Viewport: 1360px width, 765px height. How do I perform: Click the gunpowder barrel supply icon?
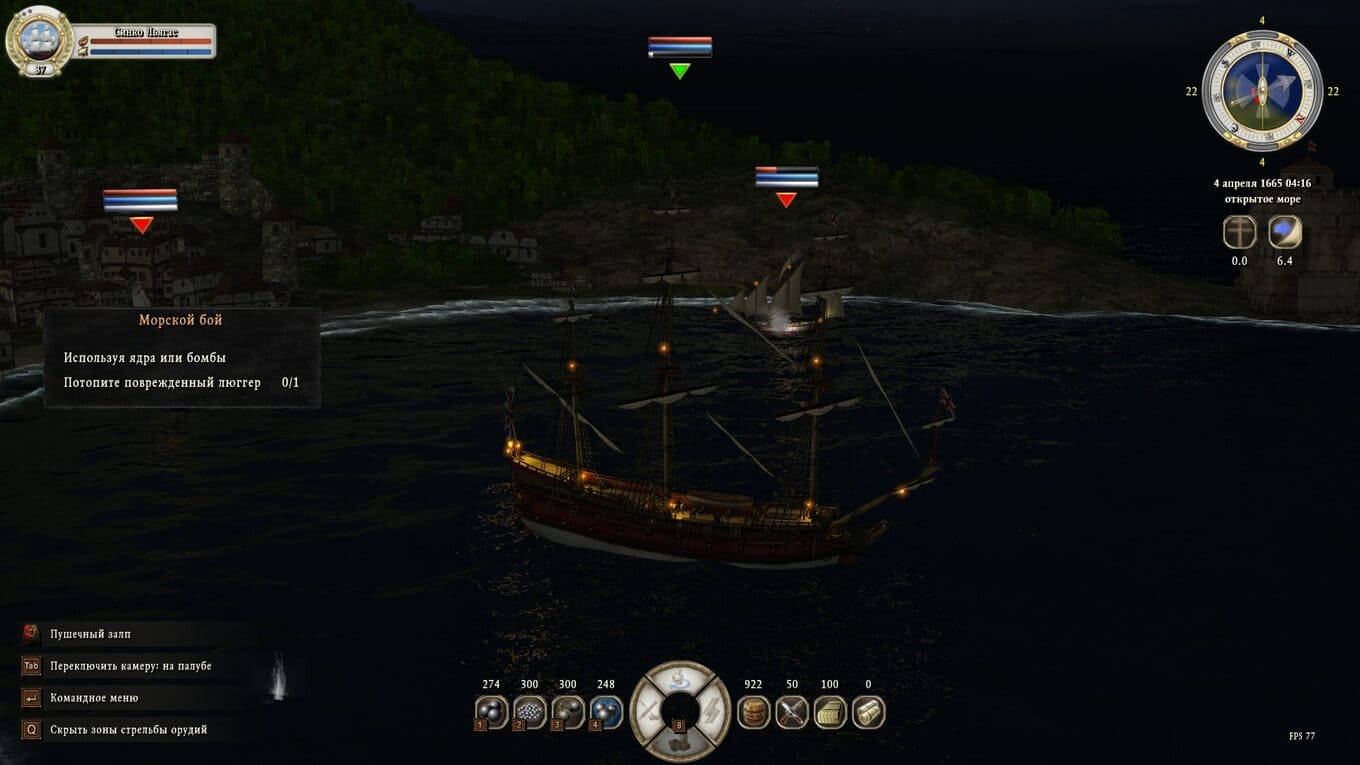(x=753, y=712)
